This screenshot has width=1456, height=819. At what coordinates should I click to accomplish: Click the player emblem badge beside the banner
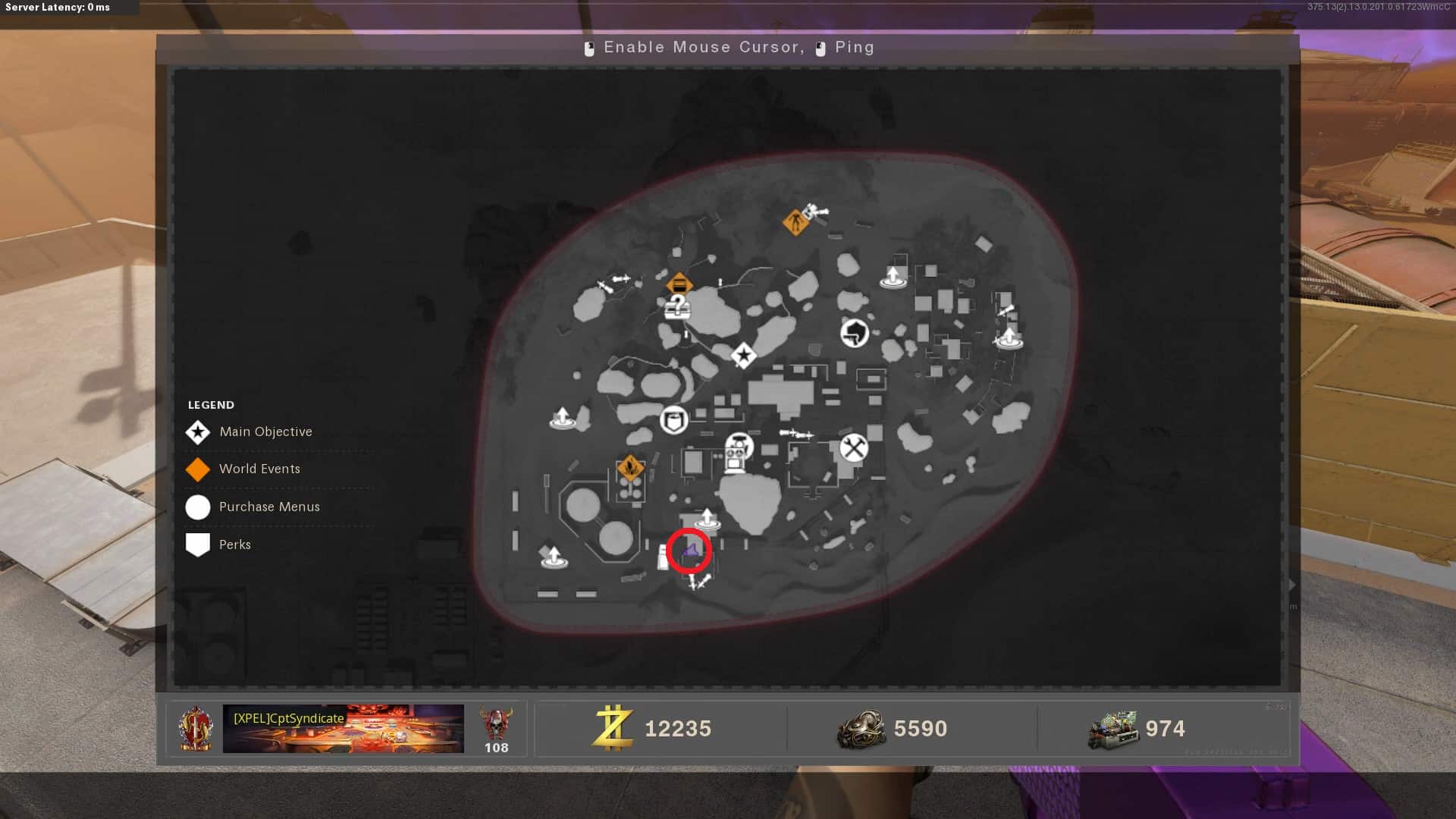(x=196, y=729)
